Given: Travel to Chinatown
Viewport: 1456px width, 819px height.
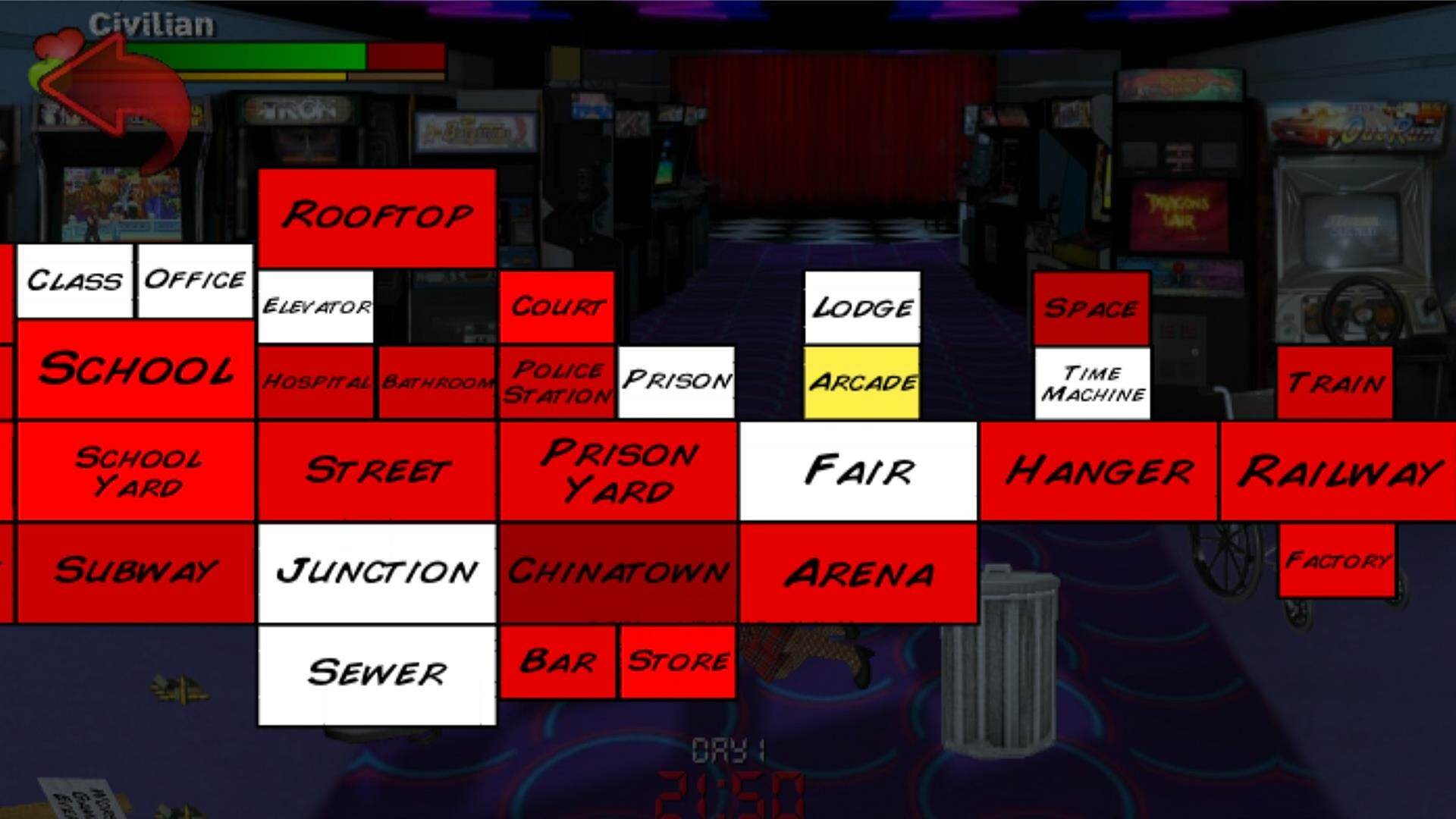Looking at the screenshot, I should pyautogui.click(x=619, y=572).
